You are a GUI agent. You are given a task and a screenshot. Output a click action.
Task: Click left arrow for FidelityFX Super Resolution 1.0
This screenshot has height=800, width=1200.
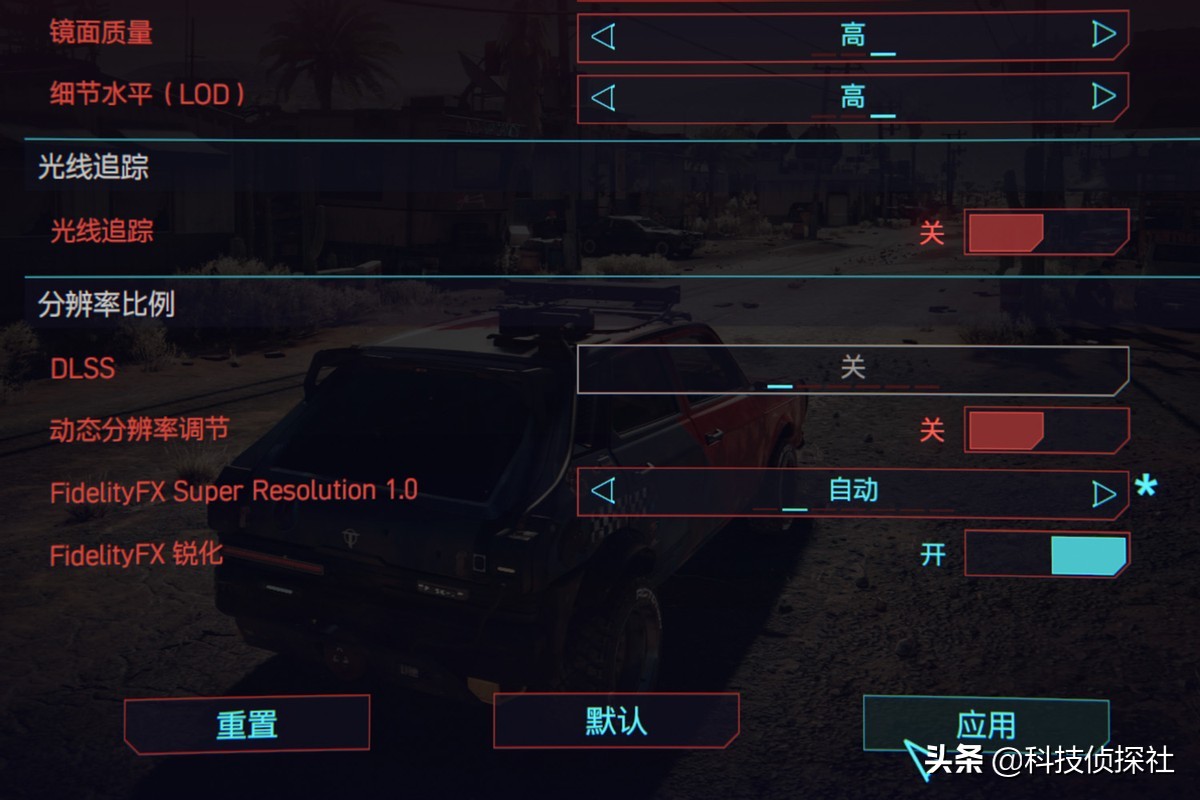(x=602, y=491)
